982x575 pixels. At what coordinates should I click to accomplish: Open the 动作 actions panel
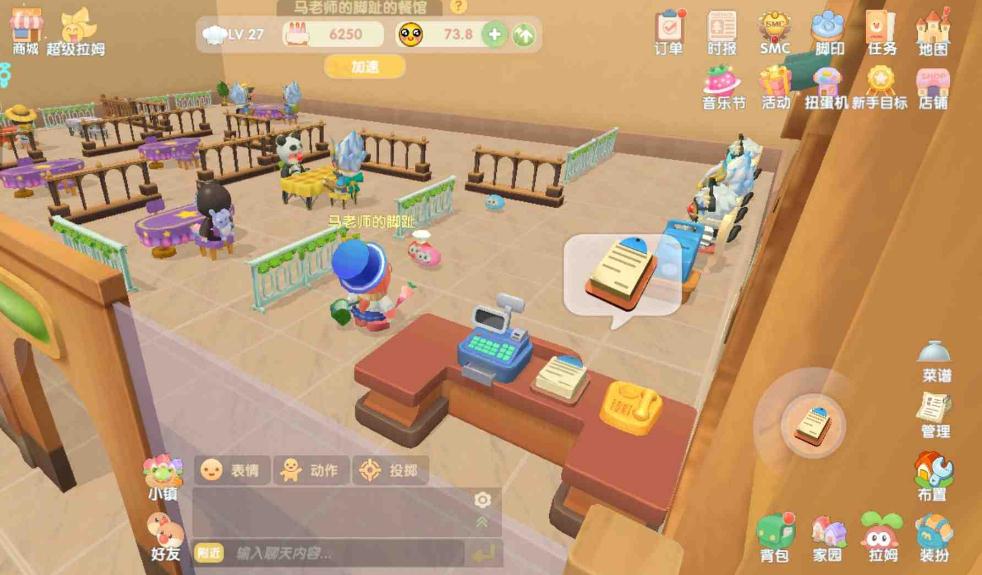coord(311,470)
